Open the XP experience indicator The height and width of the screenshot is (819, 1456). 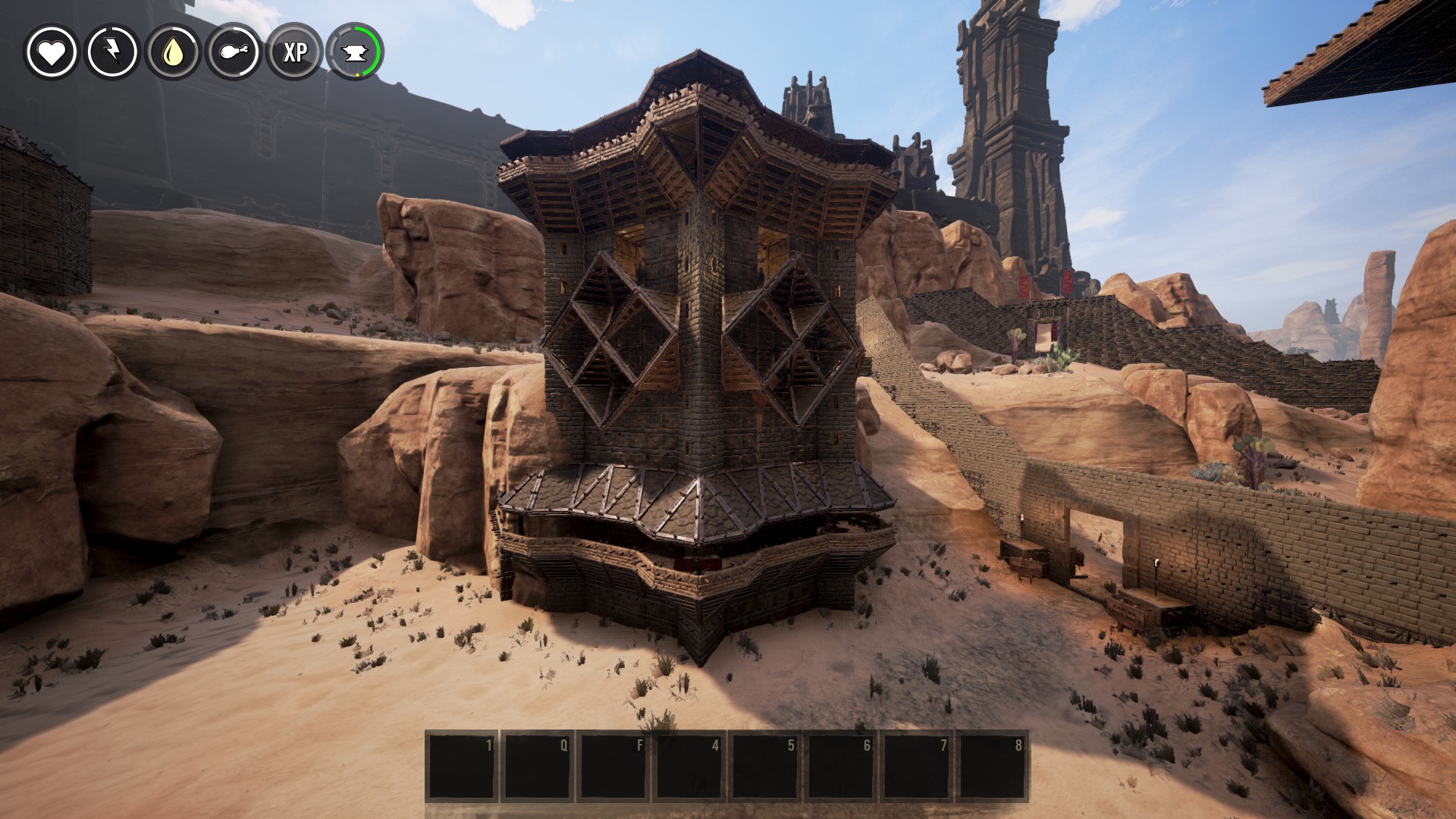tap(294, 52)
